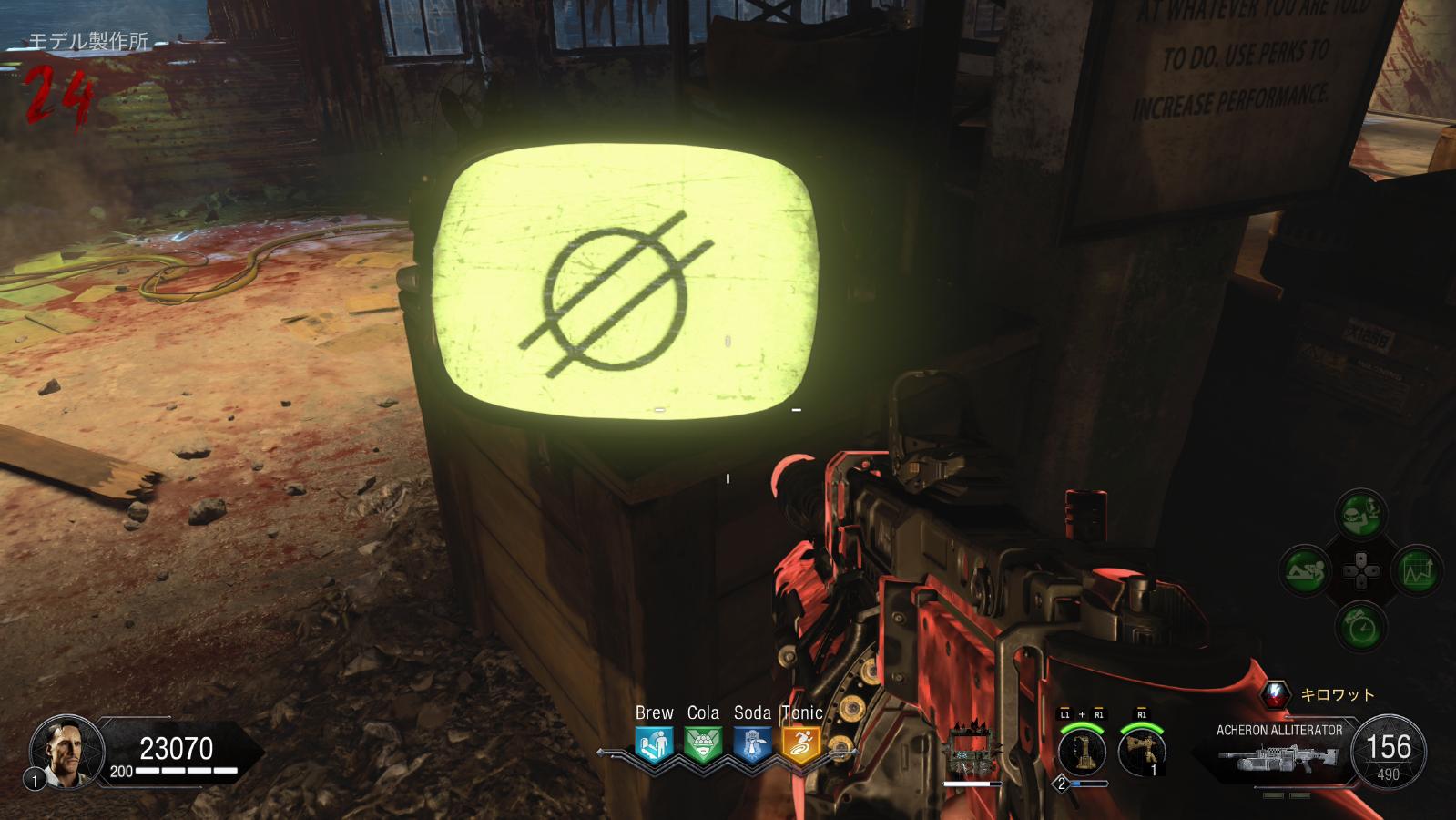Screen dimensions: 1456x820
Task: Activate the top elixir on the D-pad wheel
Action: [1361, 516]
